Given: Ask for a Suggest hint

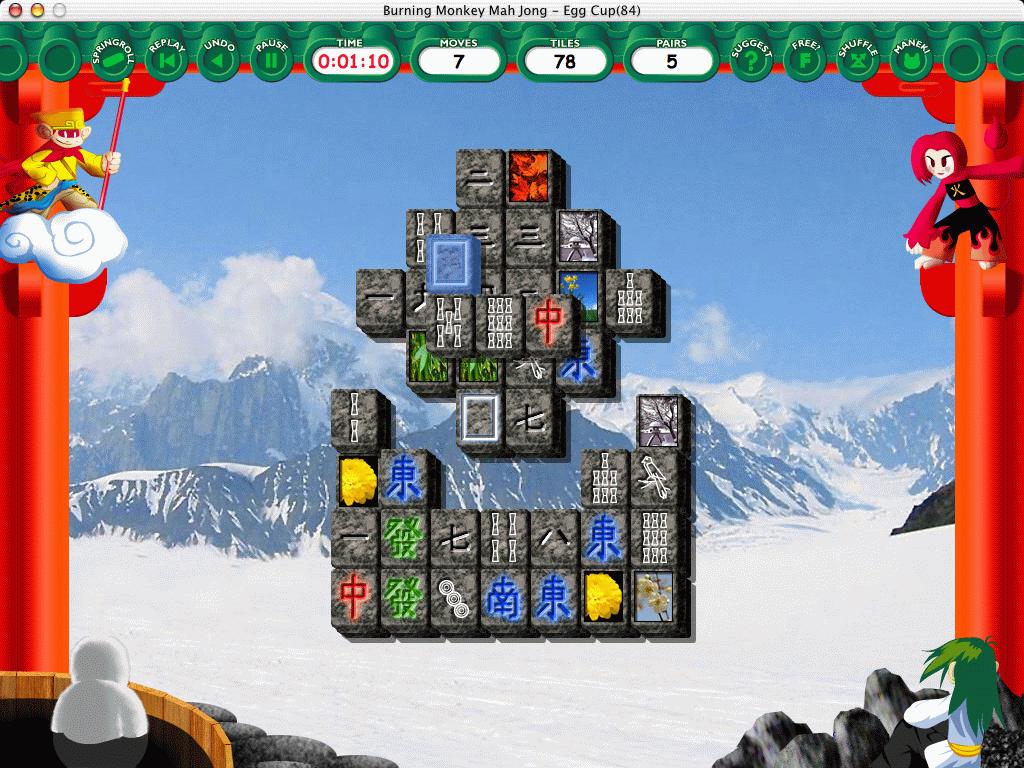Looking at the screenshot, I should coord(750,60).
